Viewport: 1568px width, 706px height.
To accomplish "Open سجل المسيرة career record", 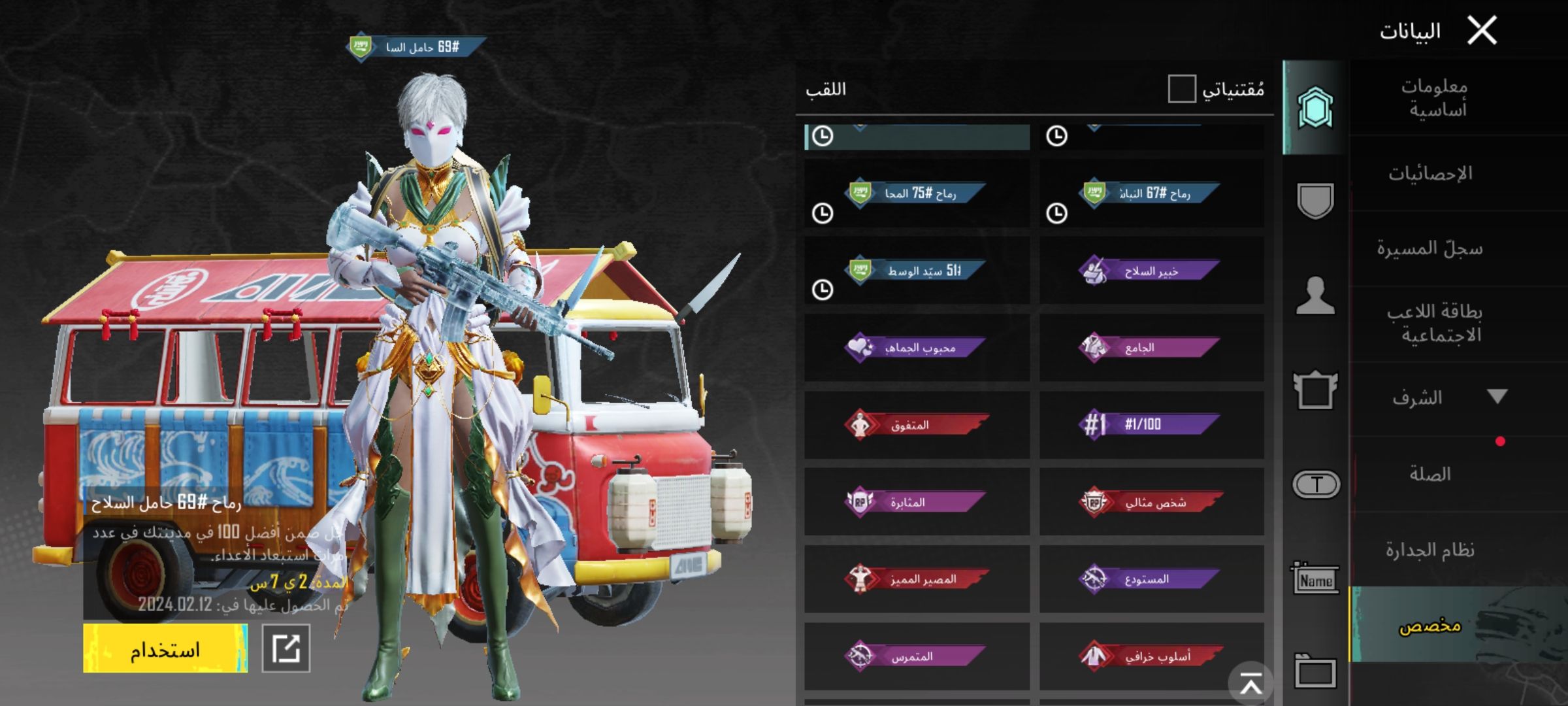I will coord(1430,249).
